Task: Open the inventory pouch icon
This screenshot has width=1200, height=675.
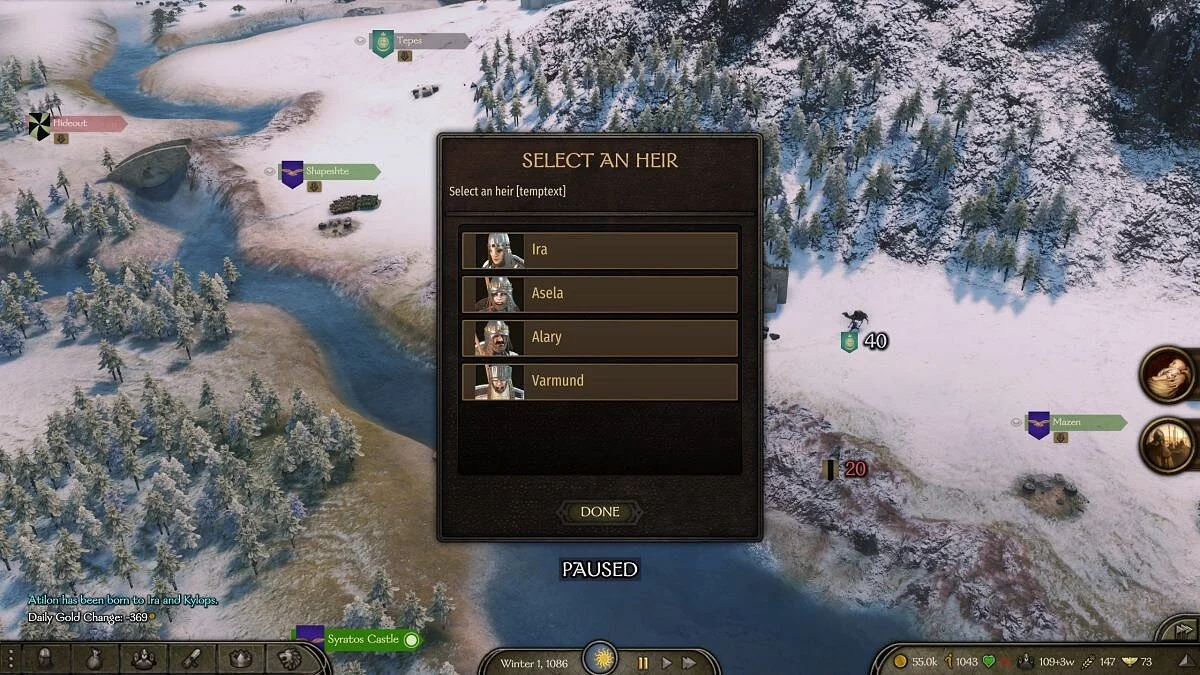Action: click(x=94, y=658)
